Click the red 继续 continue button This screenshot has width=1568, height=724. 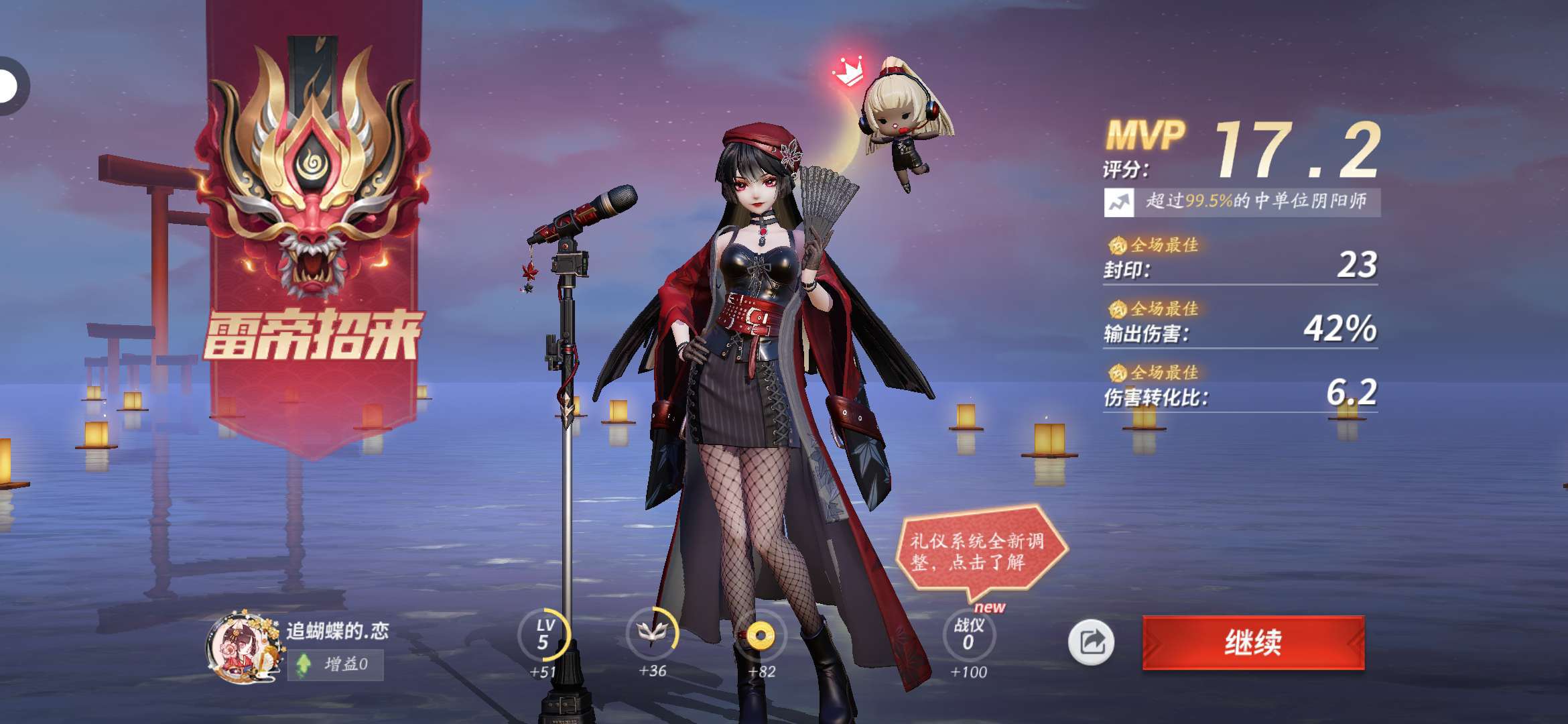coord(1253,642)
